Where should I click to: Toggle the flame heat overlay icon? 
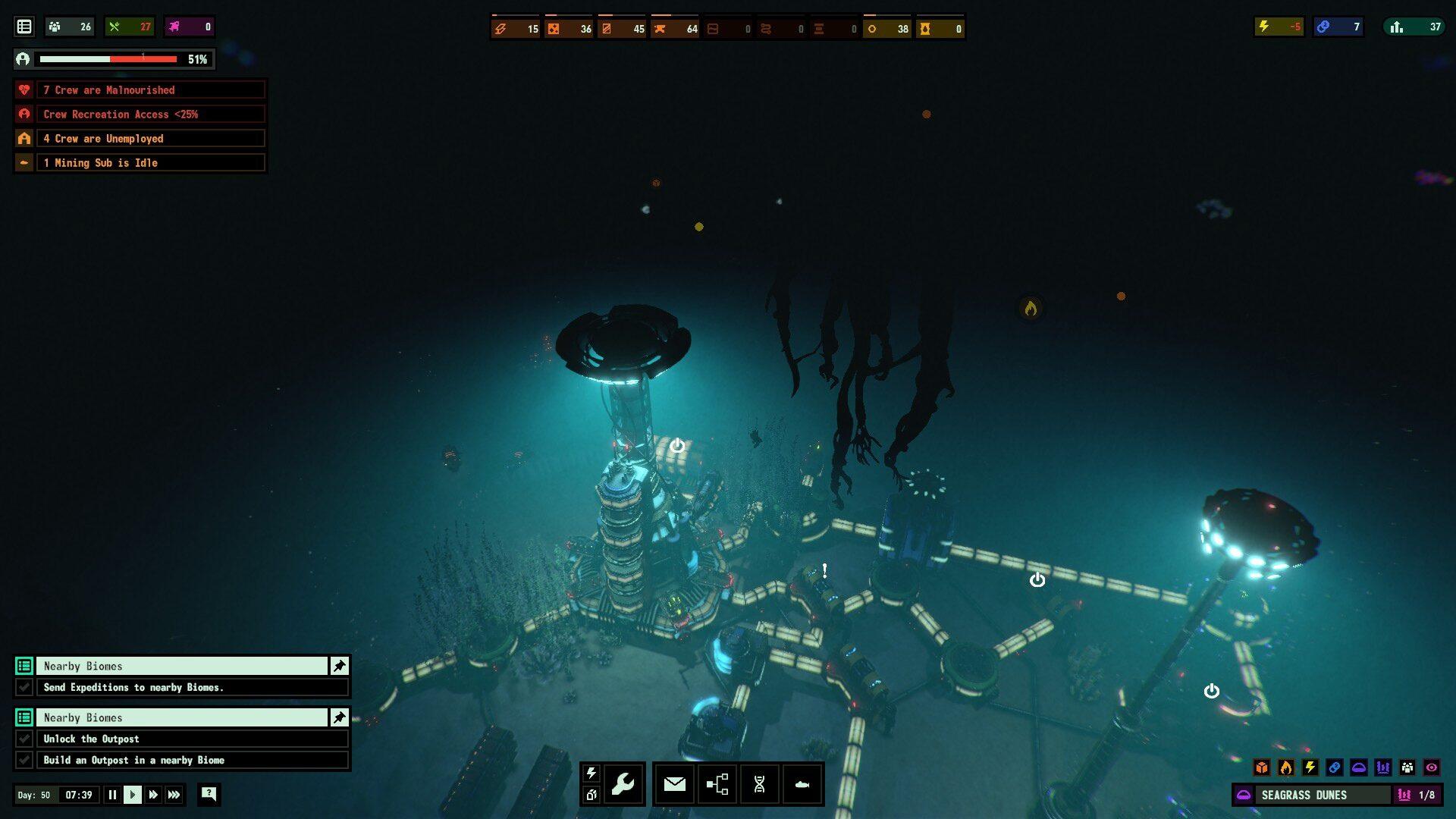click(x=1286, y=767)
